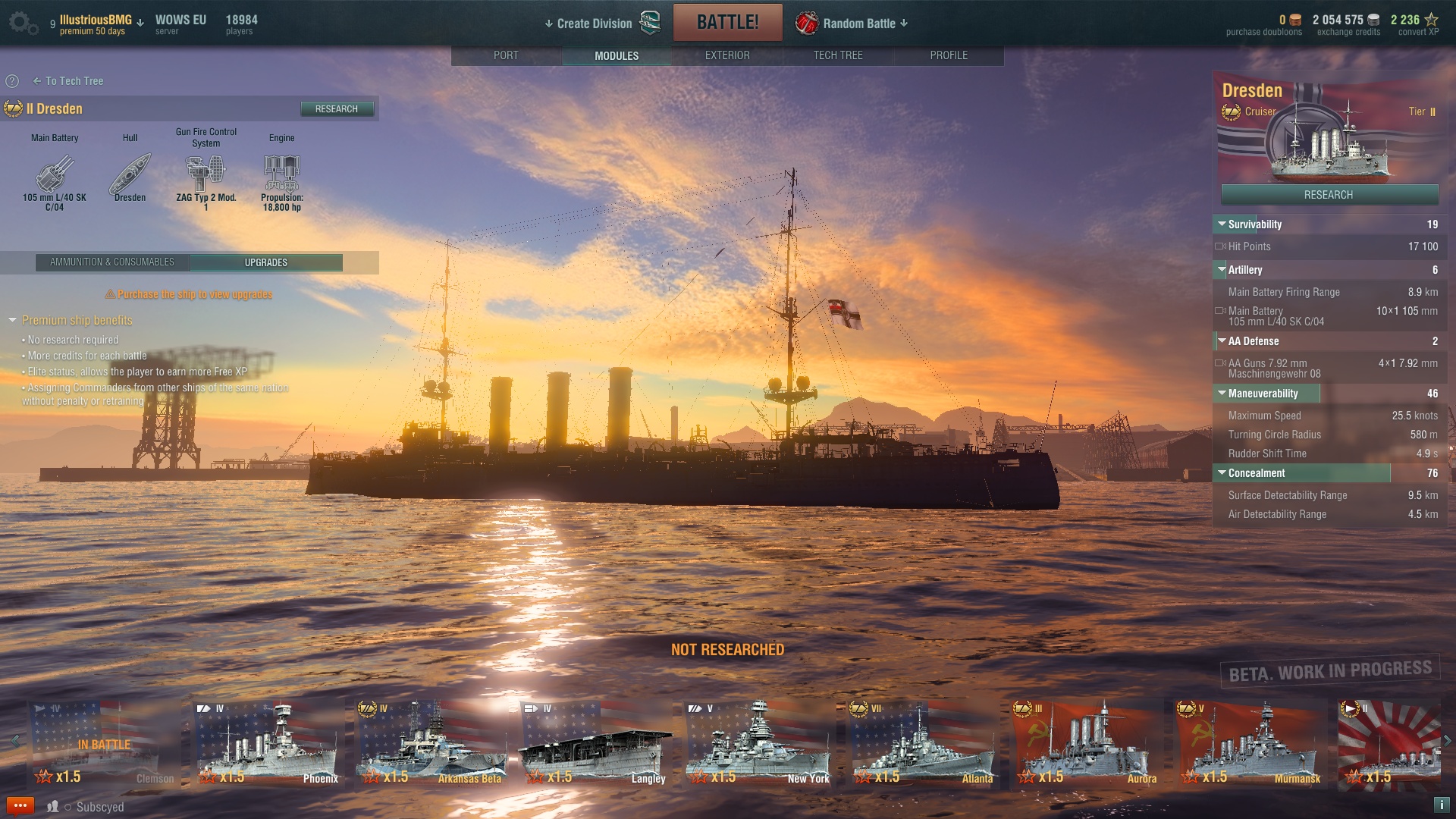
Task: Select the Dresden Hull module
Action: (x=130, y=175)
